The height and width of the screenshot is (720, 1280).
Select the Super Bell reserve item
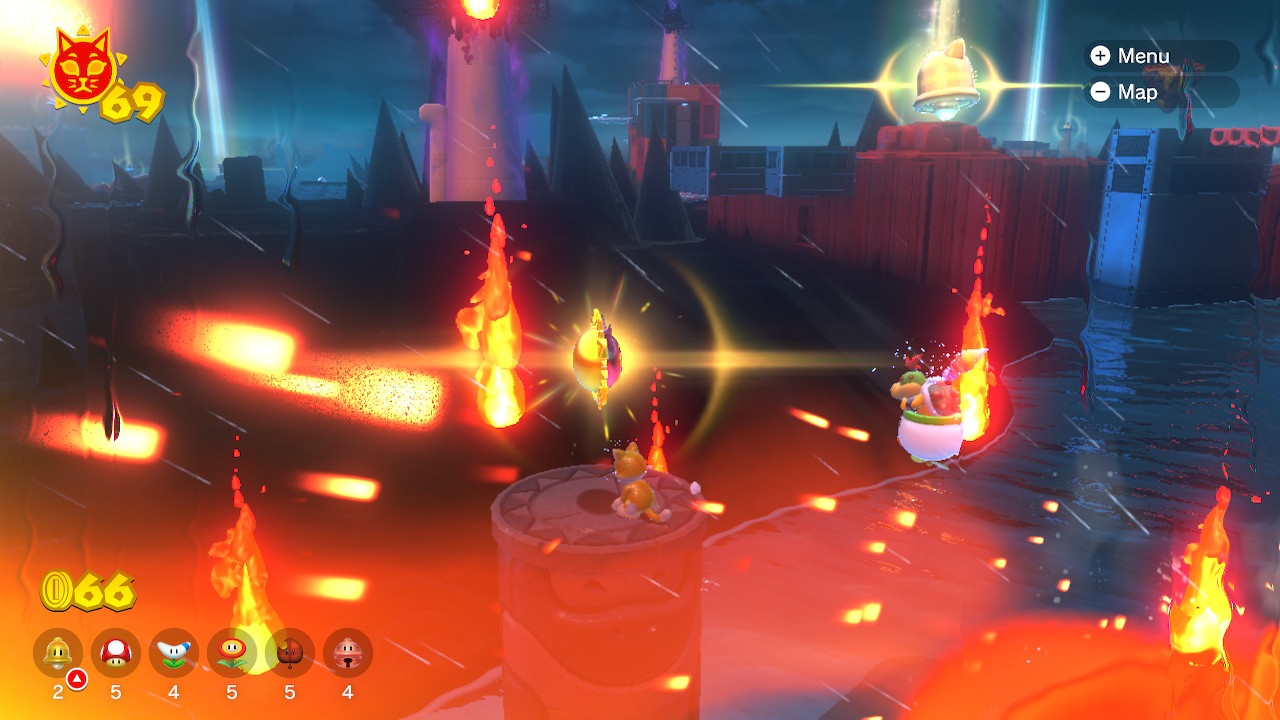pos(58,653)
